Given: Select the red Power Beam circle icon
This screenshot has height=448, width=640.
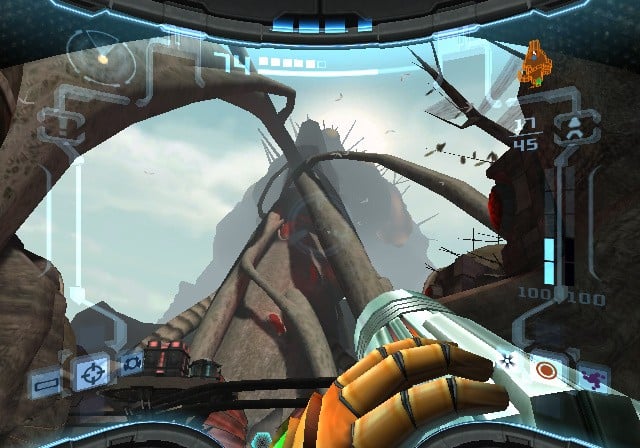Looking at the screenshot, I should tap(545, 371).
